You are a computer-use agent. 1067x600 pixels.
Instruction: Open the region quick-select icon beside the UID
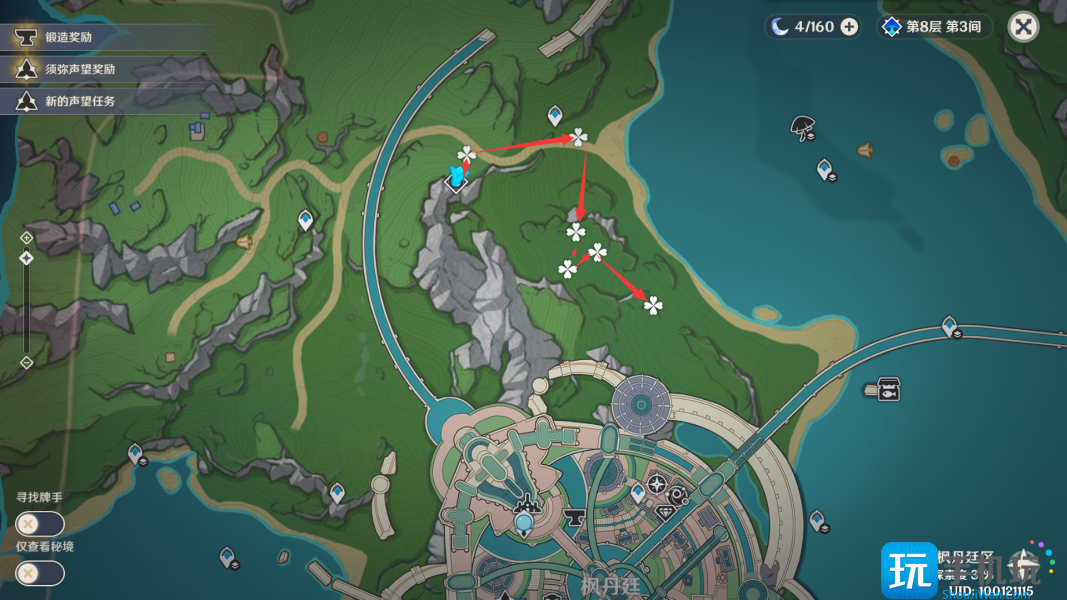pyautogui.click(x=1023, y=564)
